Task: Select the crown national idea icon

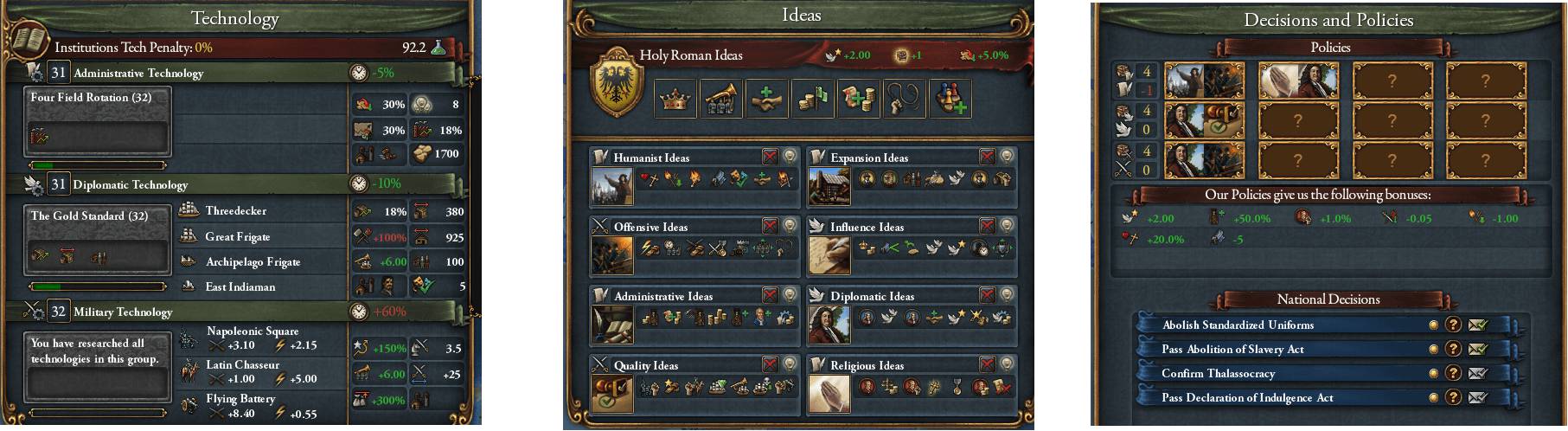Action: pyautogui.click(x=676, y=100)
